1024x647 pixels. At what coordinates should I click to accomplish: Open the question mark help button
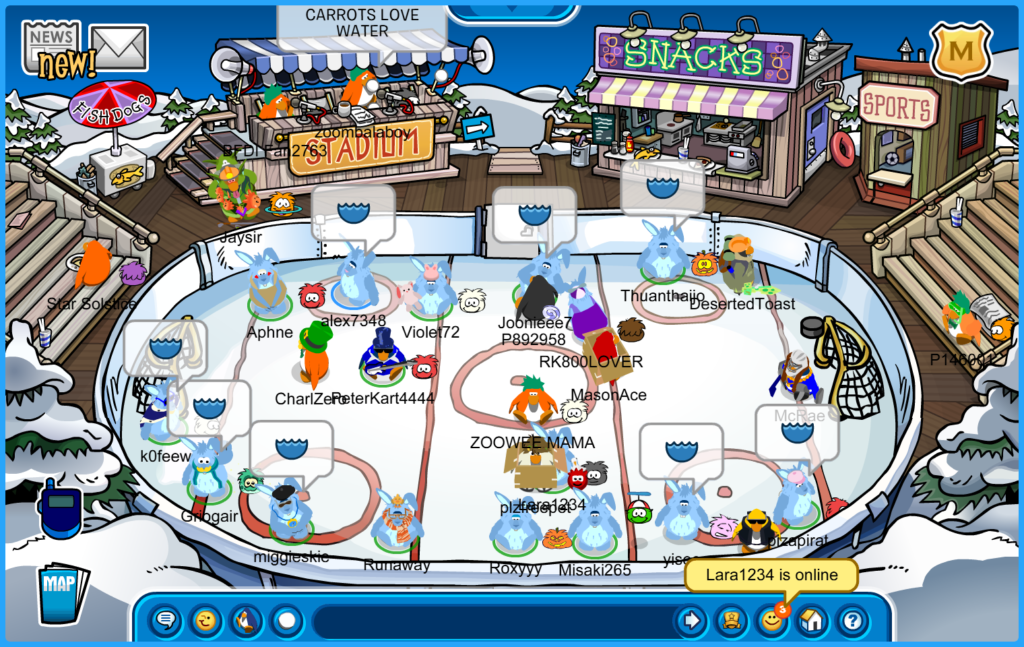tap(851, 621)
